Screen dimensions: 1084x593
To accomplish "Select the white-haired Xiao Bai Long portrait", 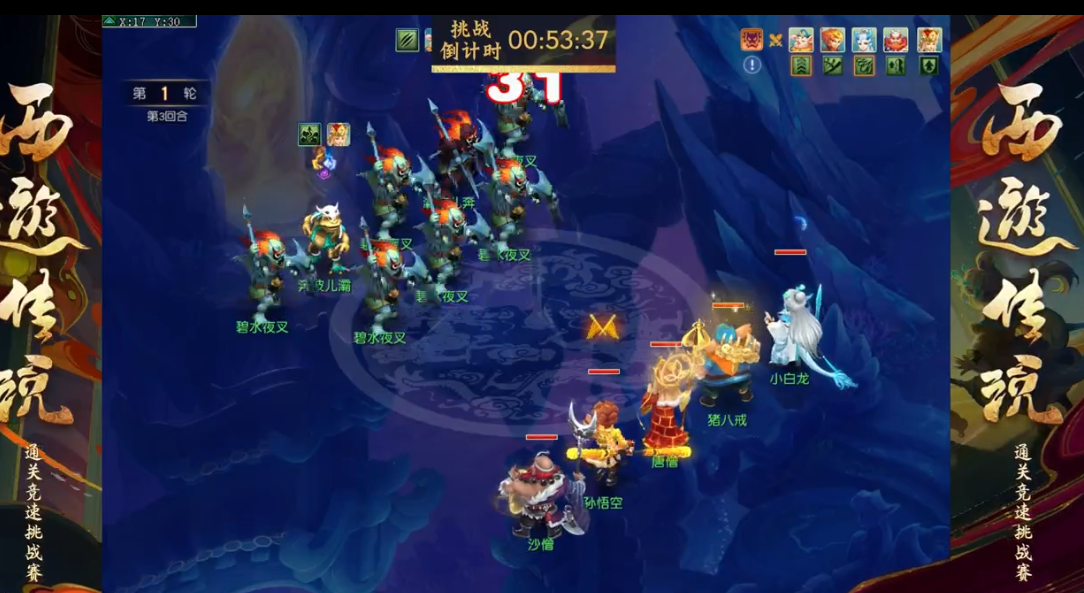I will 864,40.
